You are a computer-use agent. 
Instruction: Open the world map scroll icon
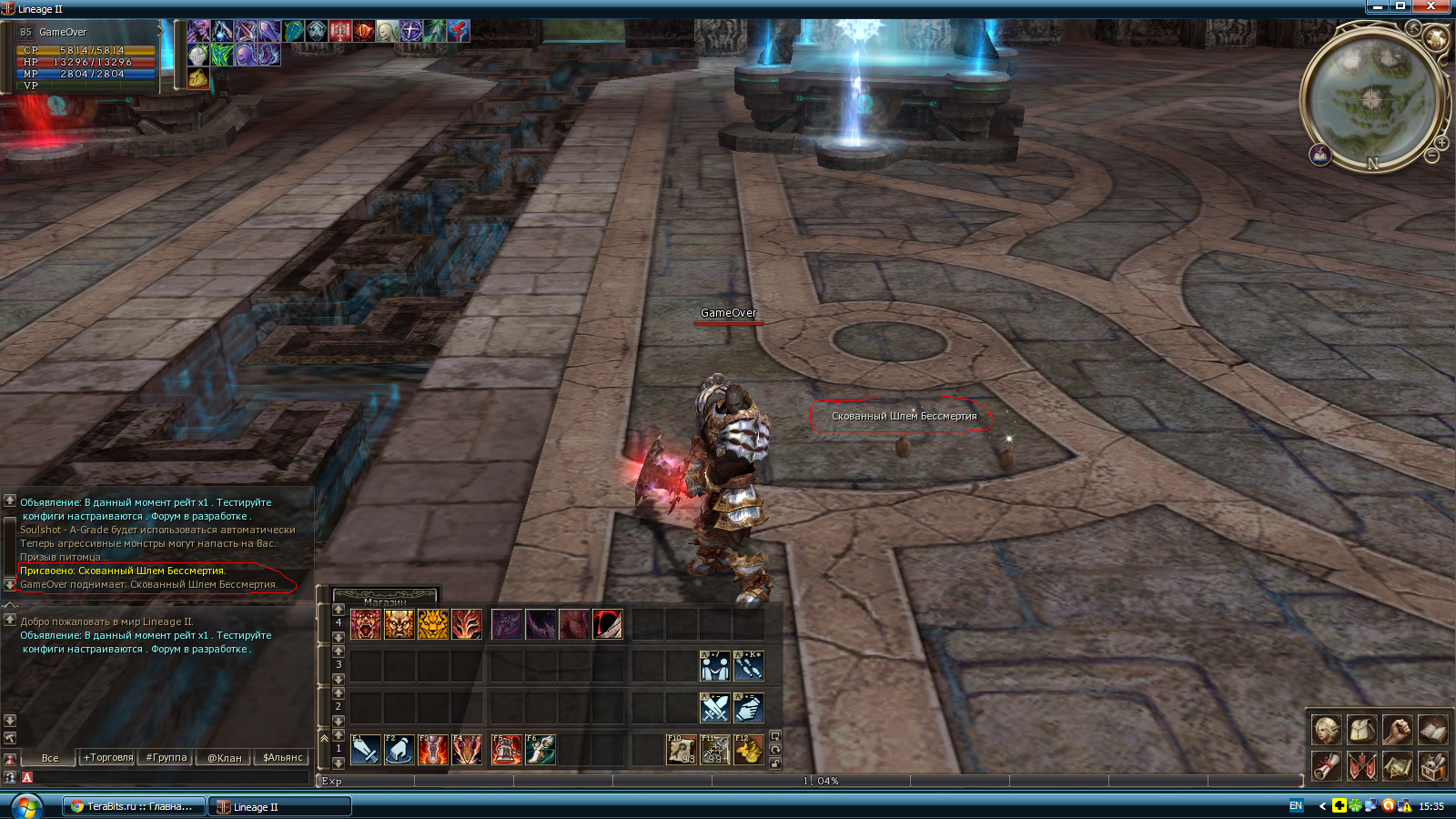pos(1398,766)
